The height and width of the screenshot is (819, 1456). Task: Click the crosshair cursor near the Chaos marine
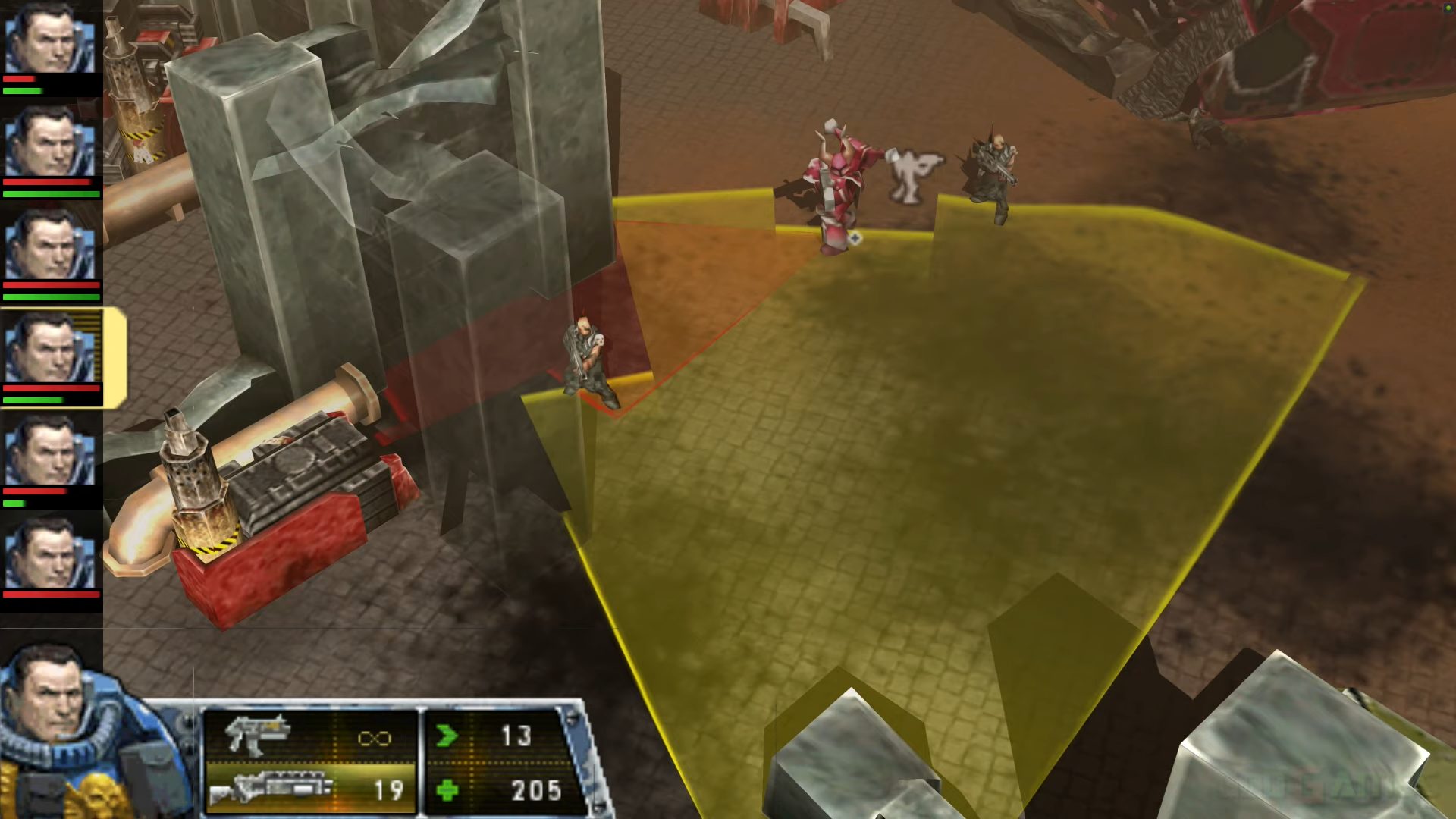click(855, 237)
